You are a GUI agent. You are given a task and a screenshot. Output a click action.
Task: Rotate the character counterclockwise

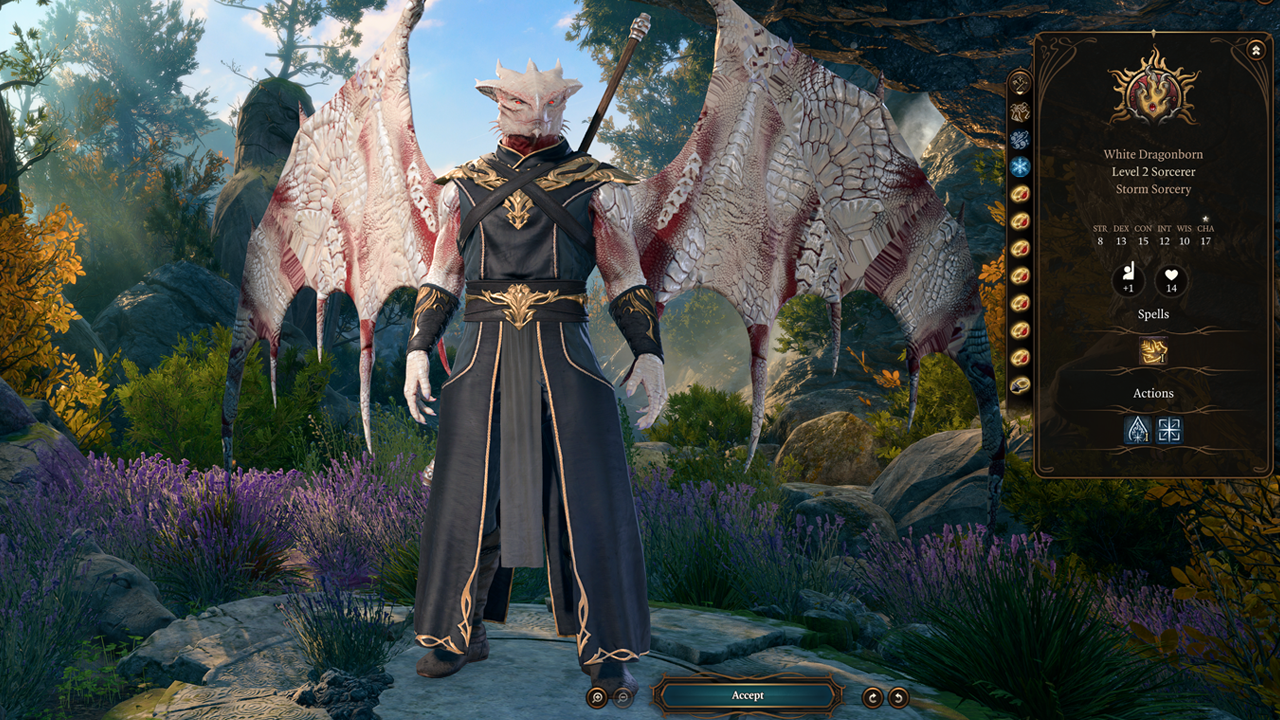[899, 698]
